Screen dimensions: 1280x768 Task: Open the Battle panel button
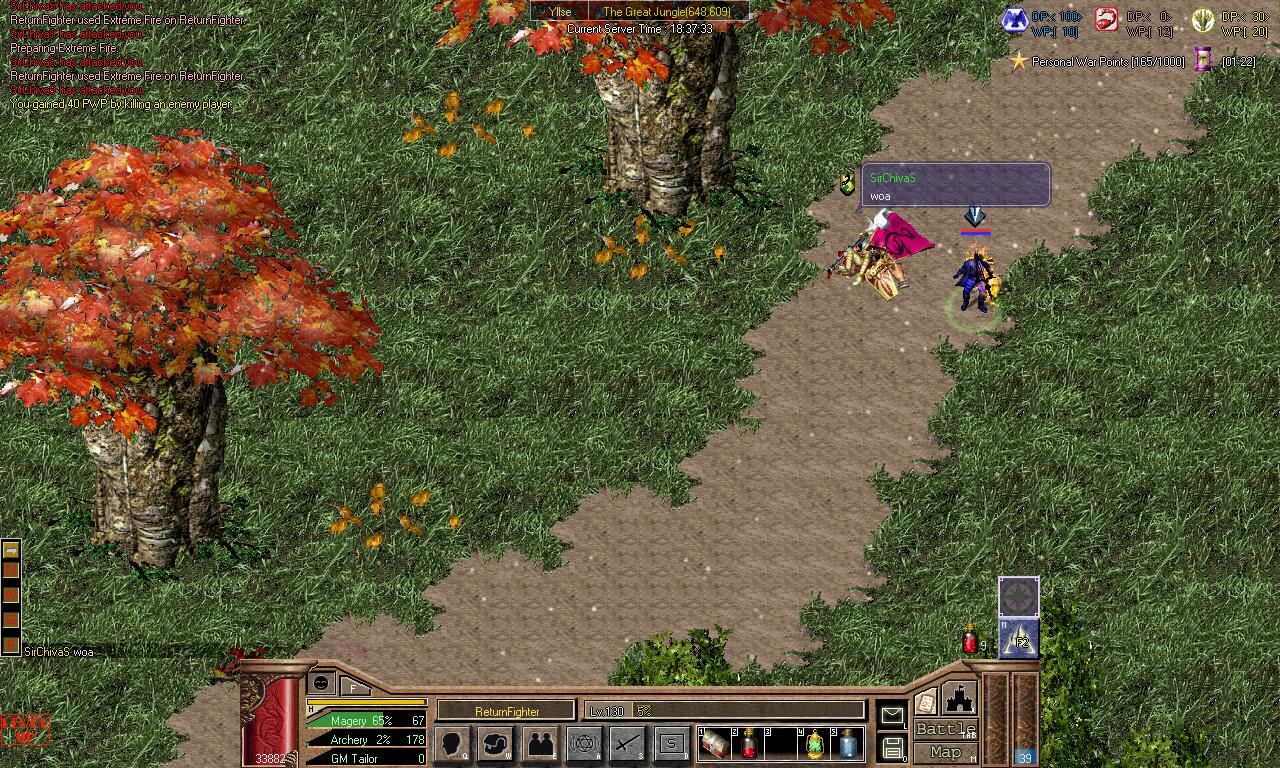[945, 729]
